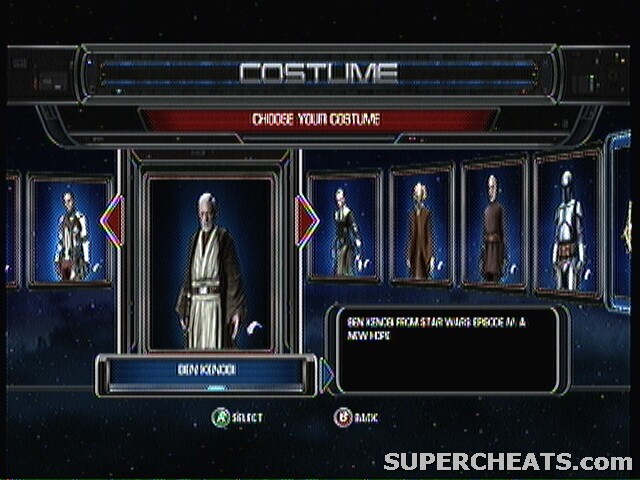Select the Ben Kenobi costume portrait
The width and height of the screenshot is (640, 480).
click(x=209, y=262)
